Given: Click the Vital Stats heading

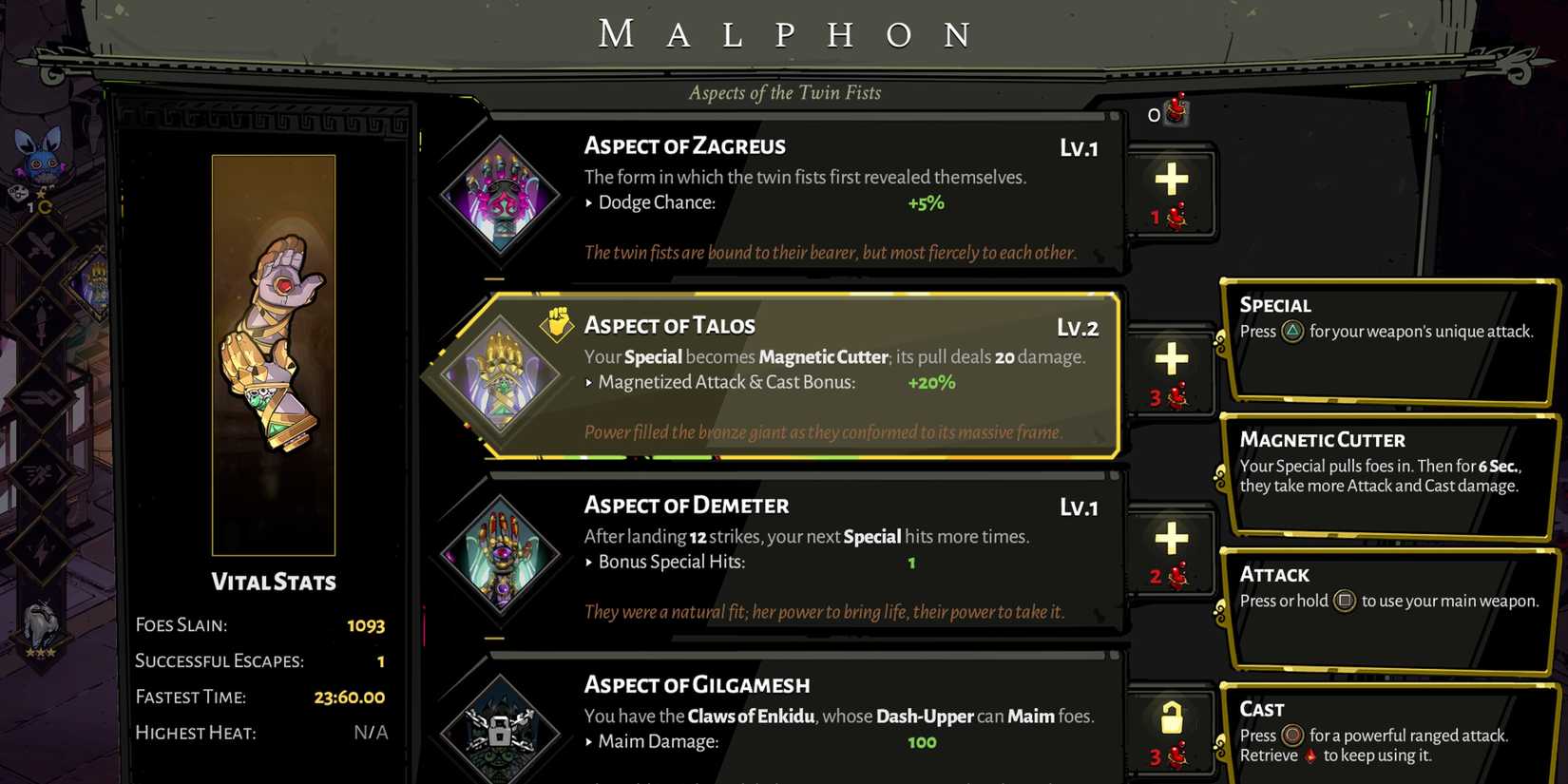Looking at the screenshot, I should tap(272, 583).
